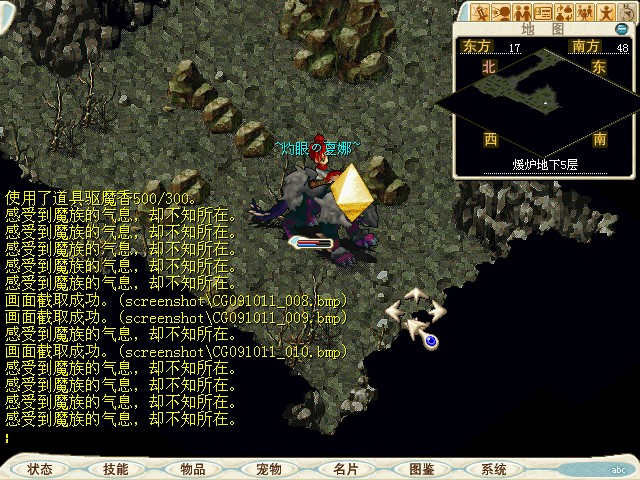Screen dimensions: 640x480
Task: Toggle the two-person party icon
Action: 523,13
